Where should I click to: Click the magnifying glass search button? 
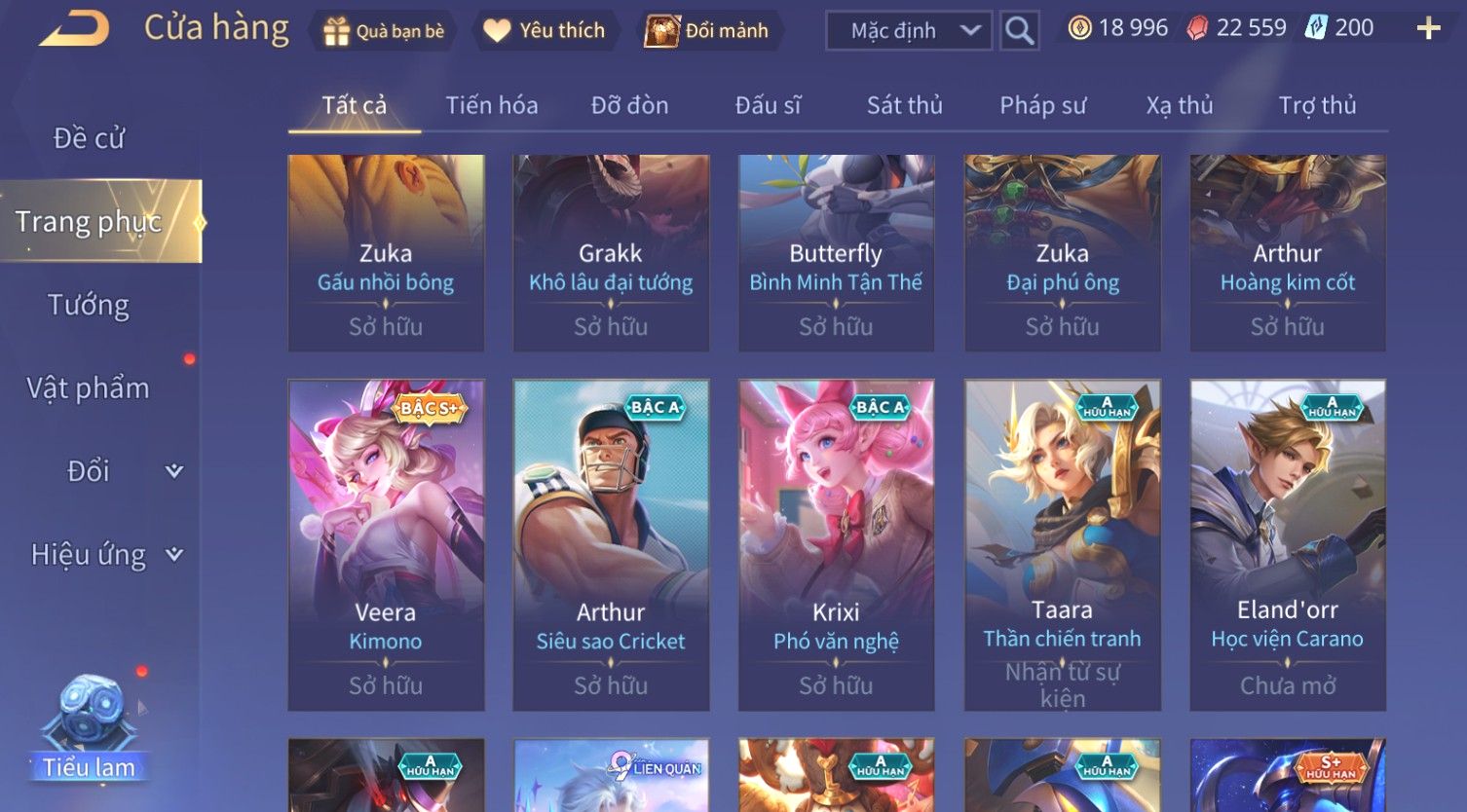(1019, 31)
